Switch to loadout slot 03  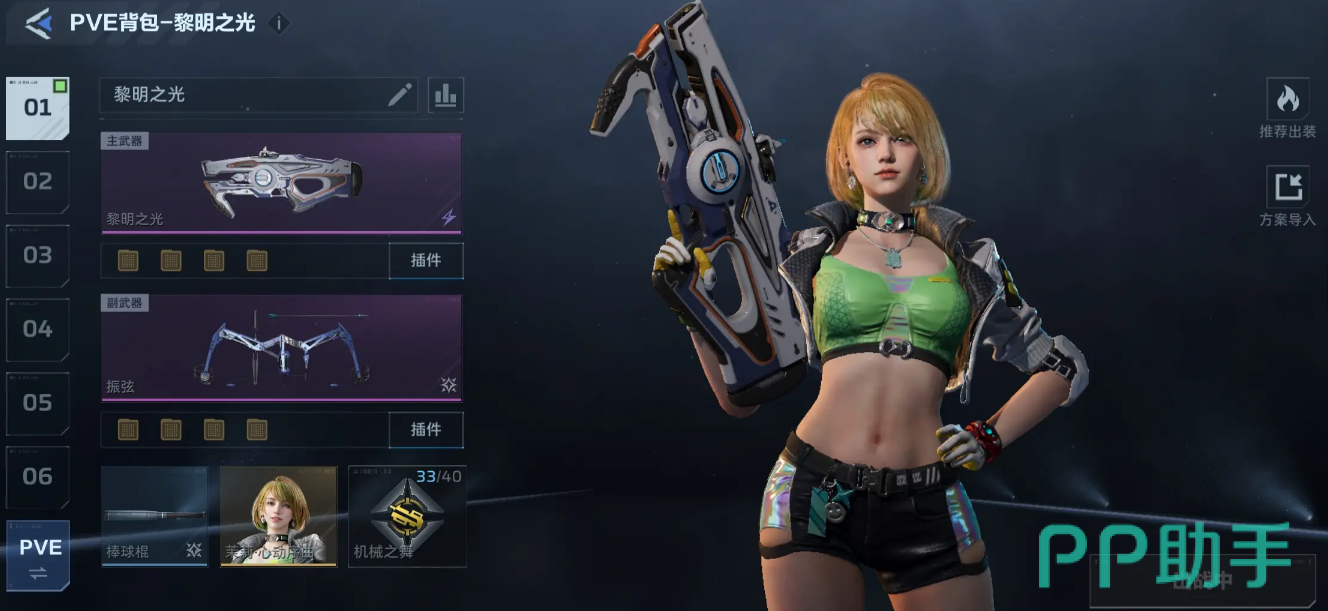pos(38,255)
